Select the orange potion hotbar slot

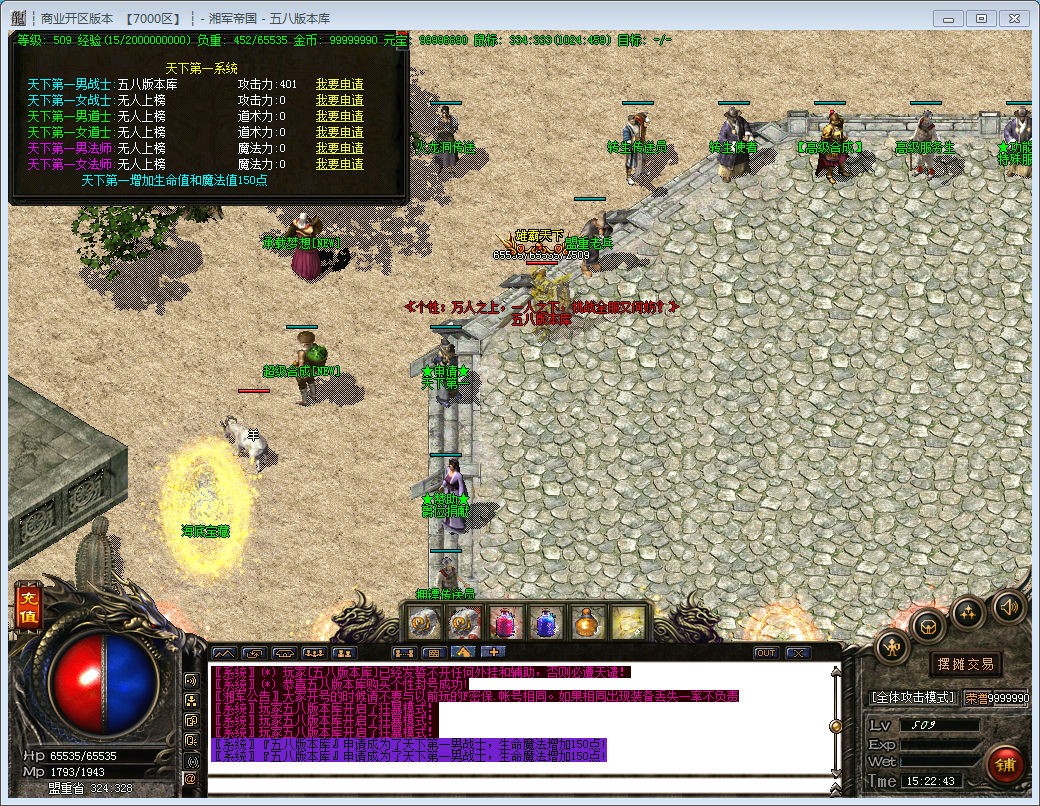click(587, 623)
